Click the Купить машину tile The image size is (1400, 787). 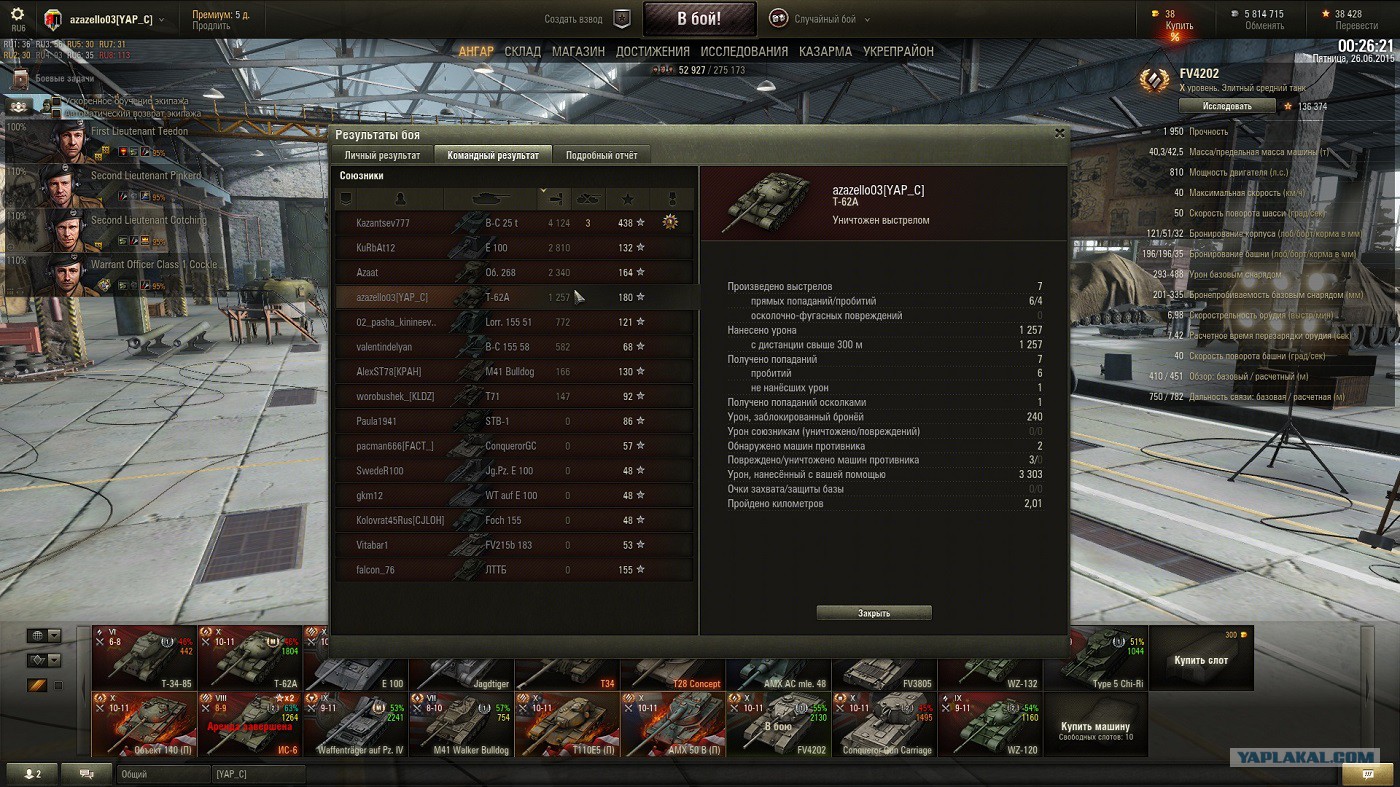tap(1095, 726)
